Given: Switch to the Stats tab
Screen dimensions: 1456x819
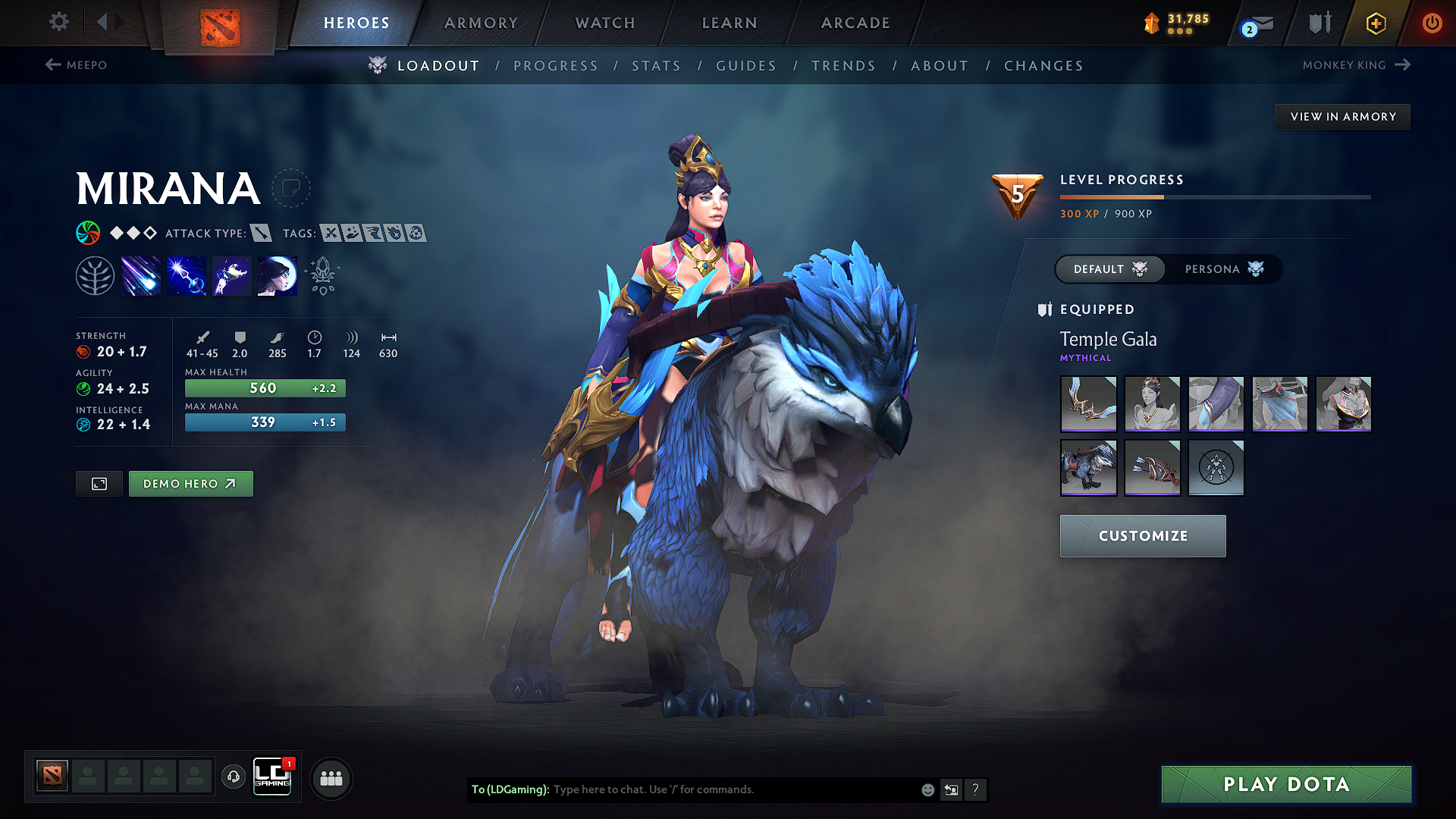Looking at the screenshot, I should click(x=657, y=65).
